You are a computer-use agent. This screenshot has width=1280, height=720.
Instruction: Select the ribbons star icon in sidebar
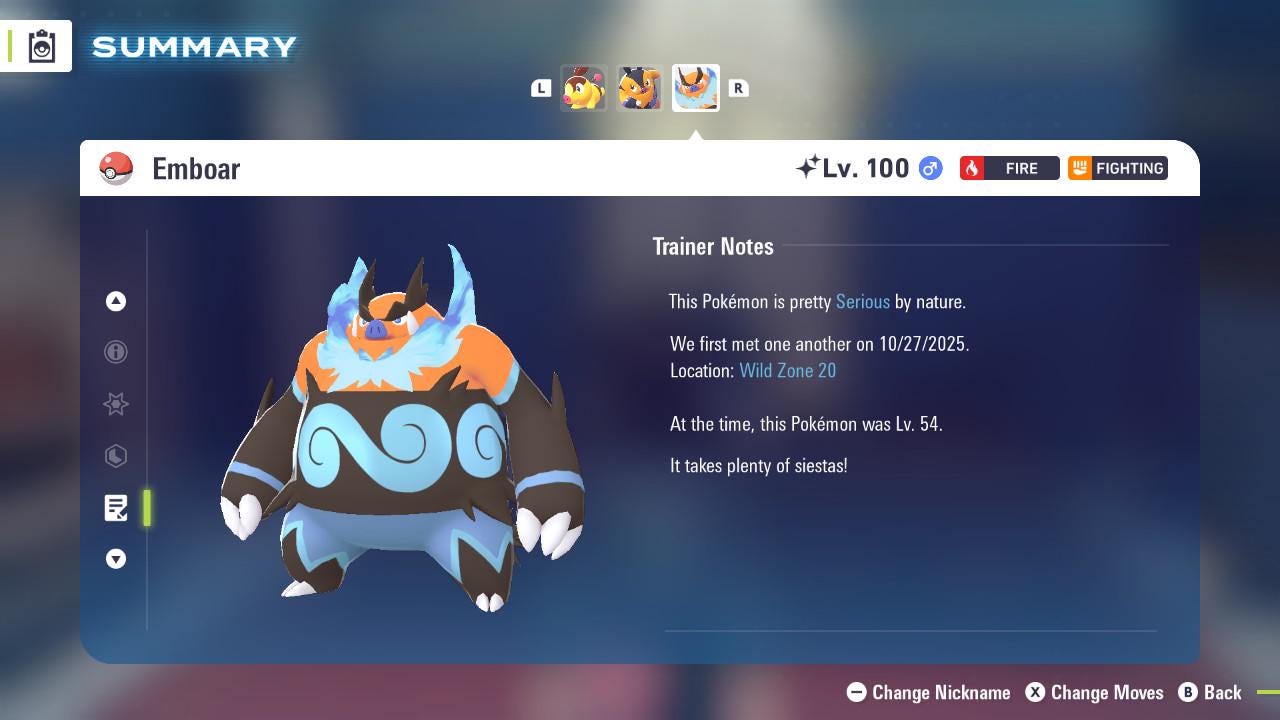point(116,404)
